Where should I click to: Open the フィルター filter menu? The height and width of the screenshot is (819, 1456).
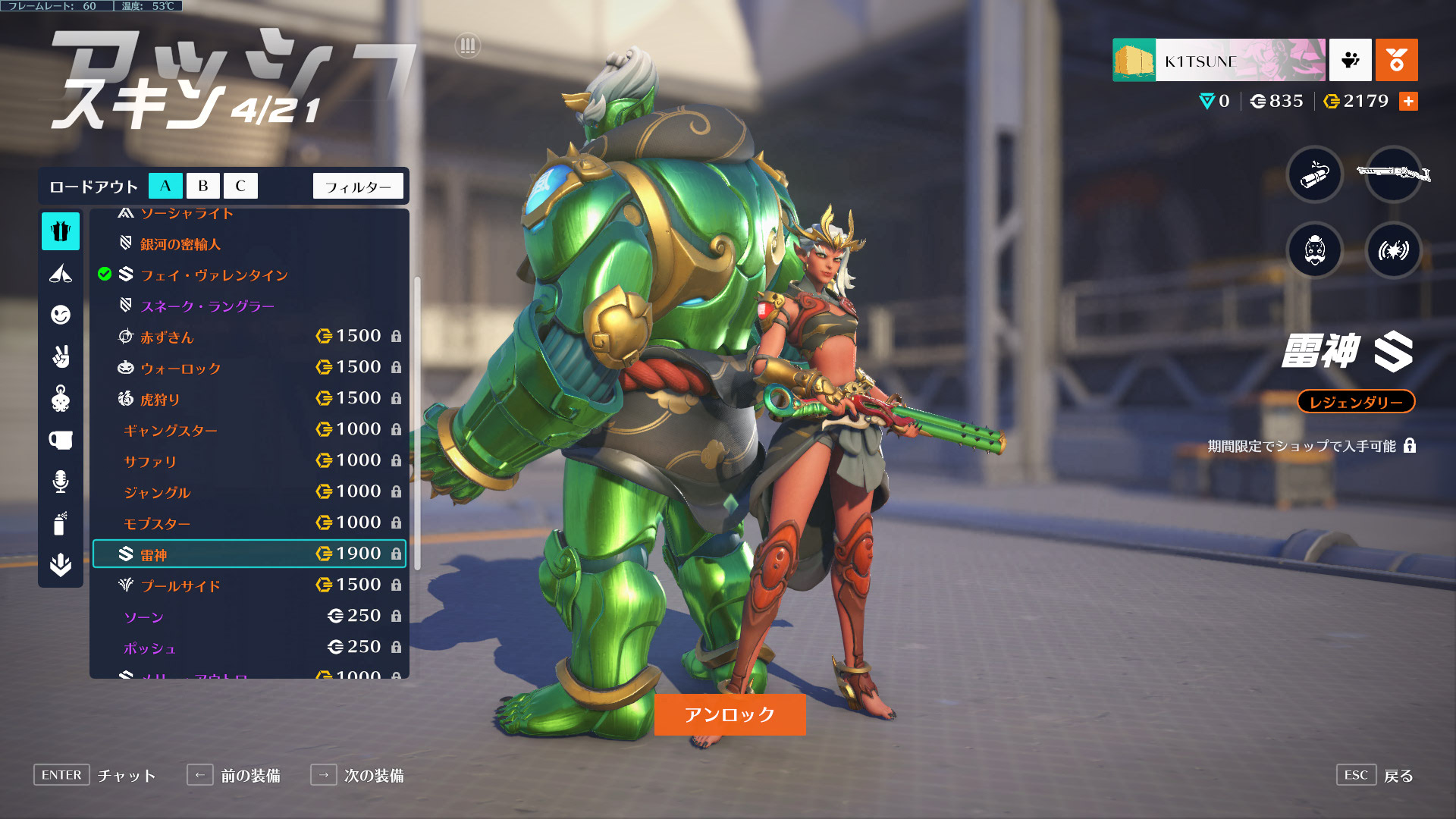tap(358, 187)
